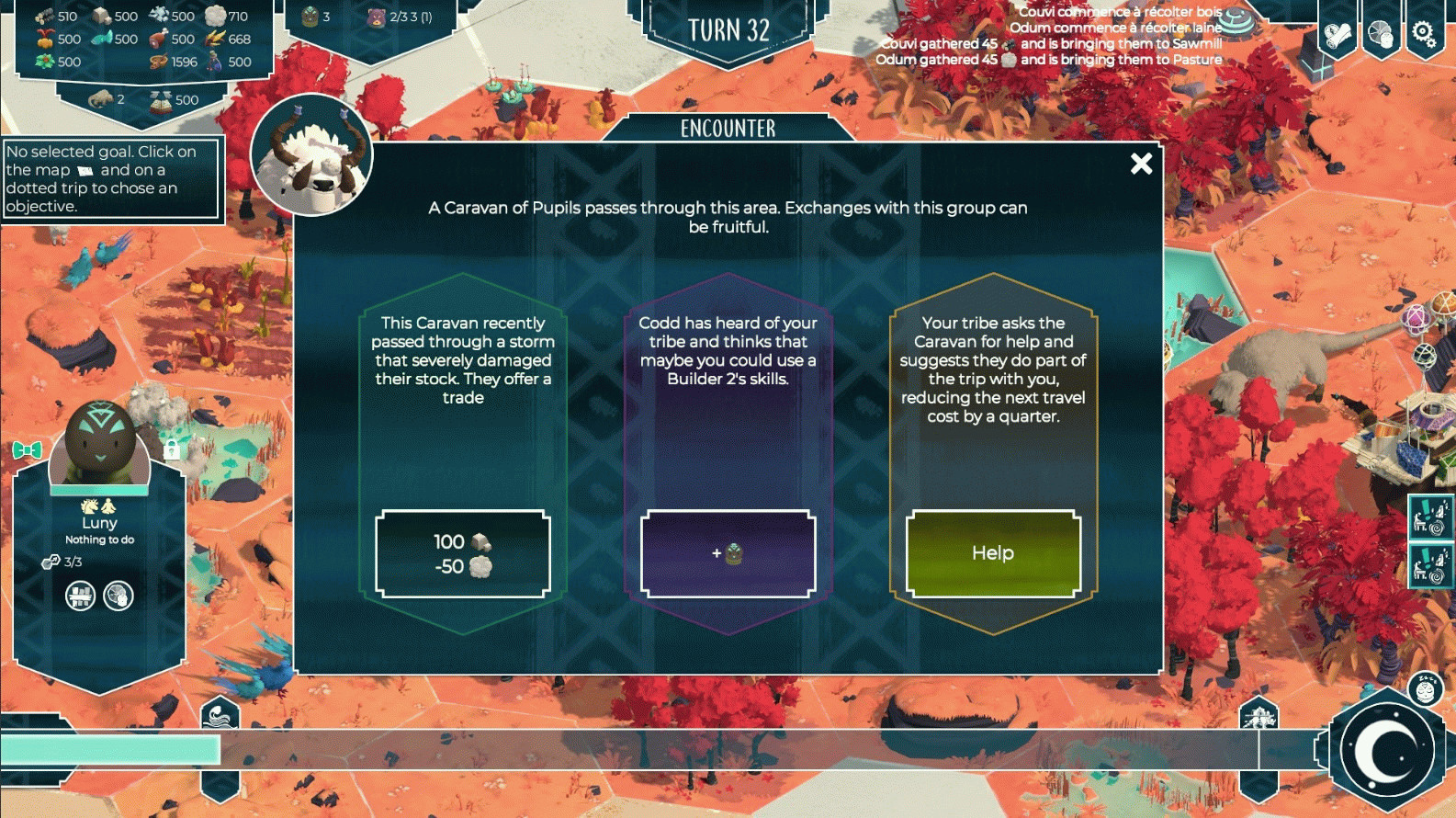Click the sleeping pupil Zzz icon

click(1425, 689)
